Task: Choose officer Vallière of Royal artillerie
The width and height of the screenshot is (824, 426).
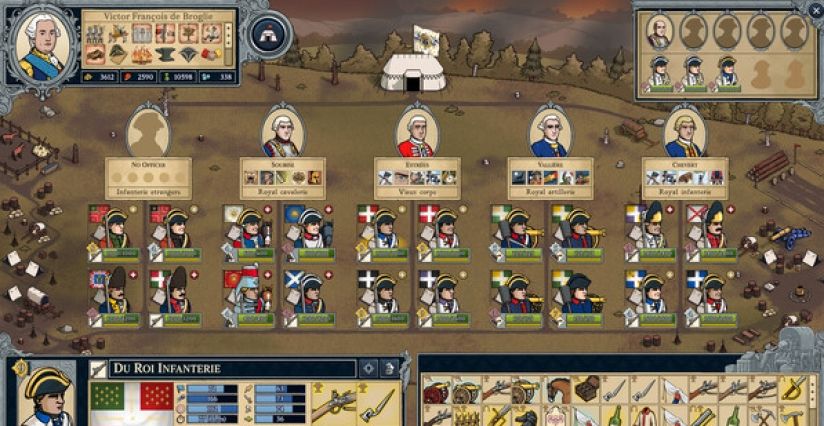Action: coord(550,131)
